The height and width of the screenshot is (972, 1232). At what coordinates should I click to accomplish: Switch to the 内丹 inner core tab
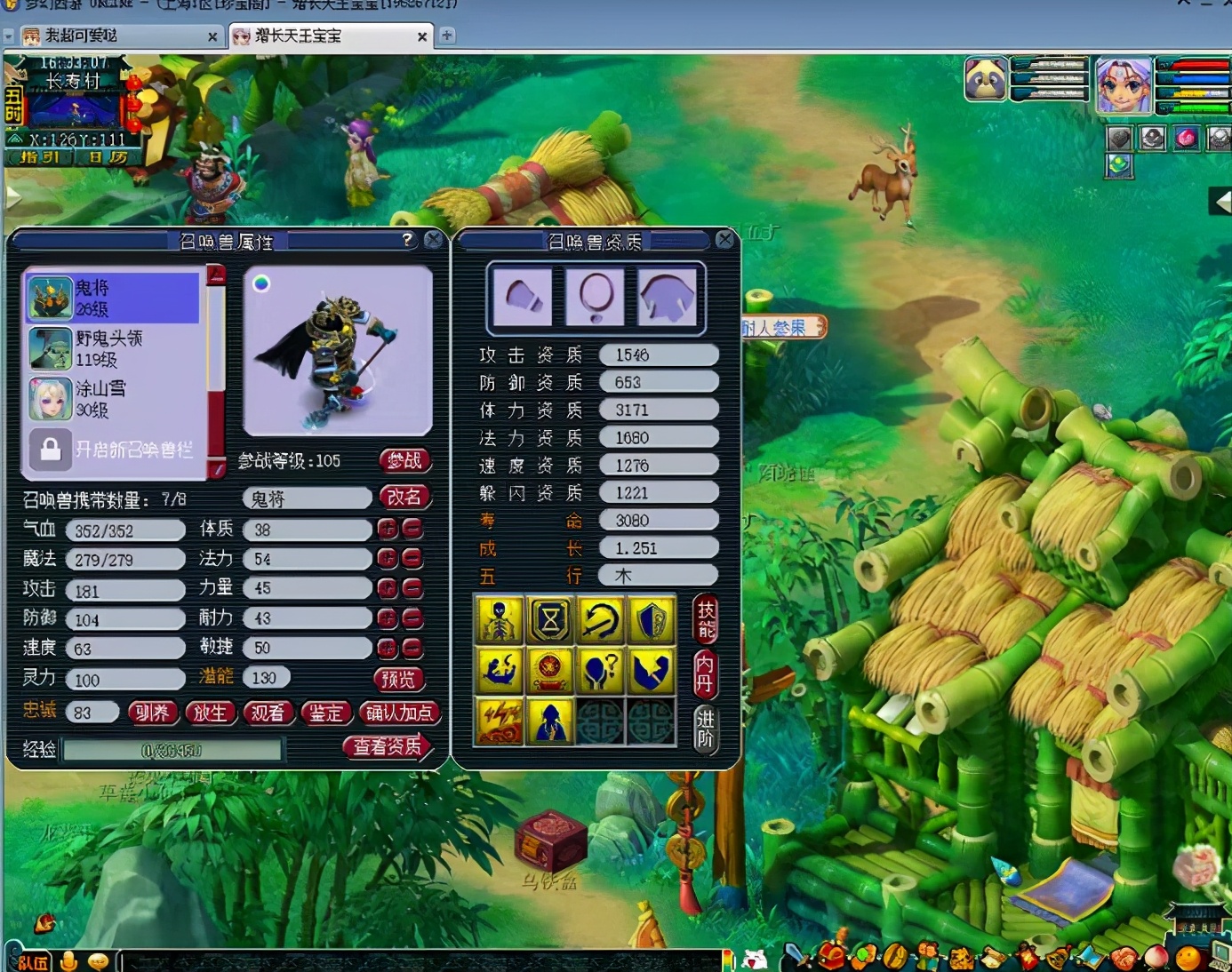coord(705,673)
